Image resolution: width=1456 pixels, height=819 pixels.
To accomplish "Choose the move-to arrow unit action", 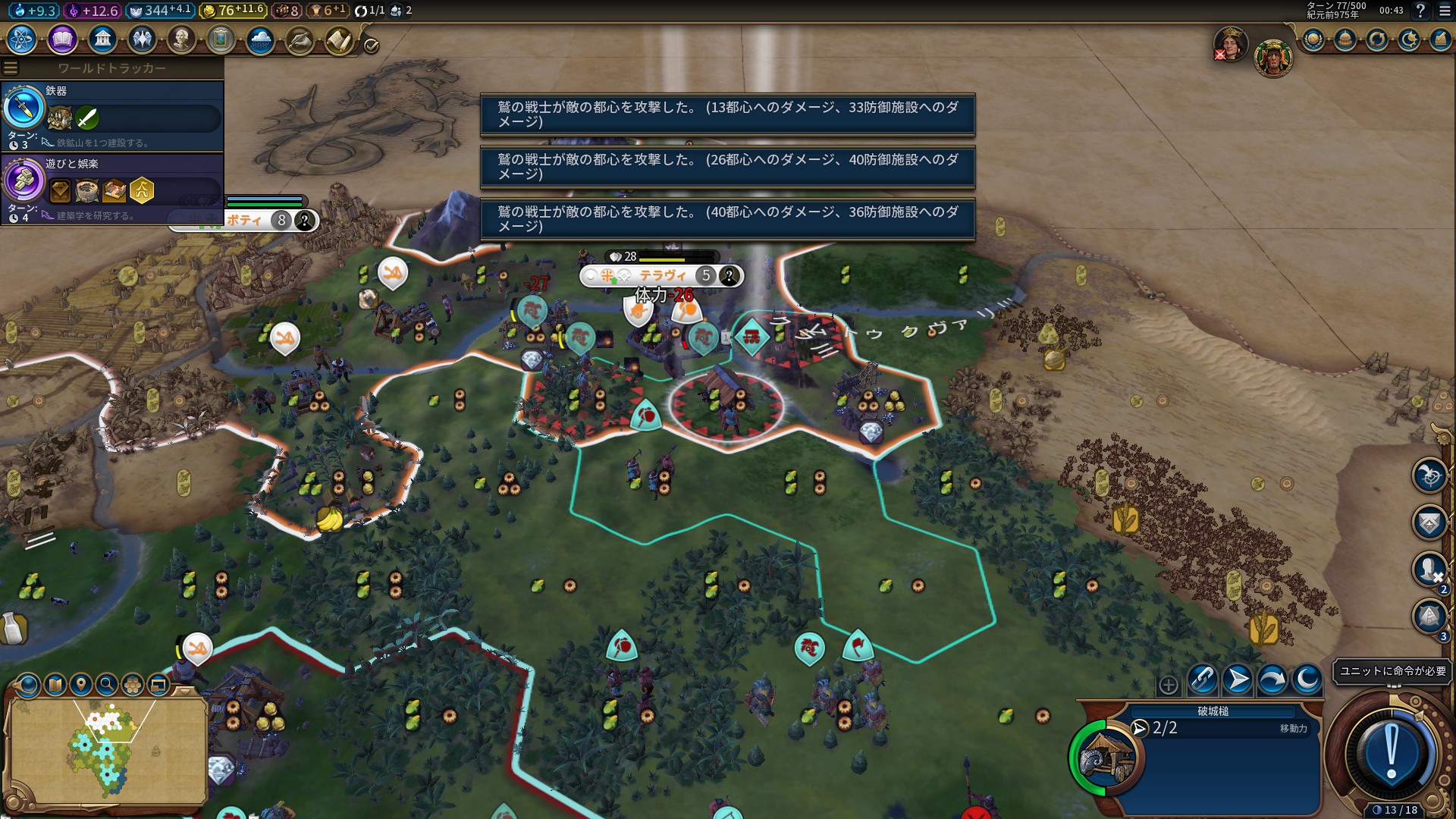I will click(x=1238, y=679).
